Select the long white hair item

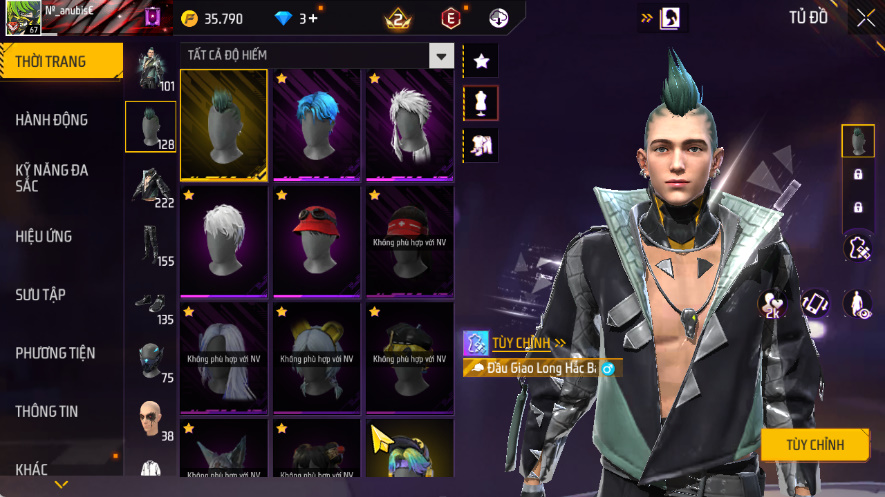[409, 124]
